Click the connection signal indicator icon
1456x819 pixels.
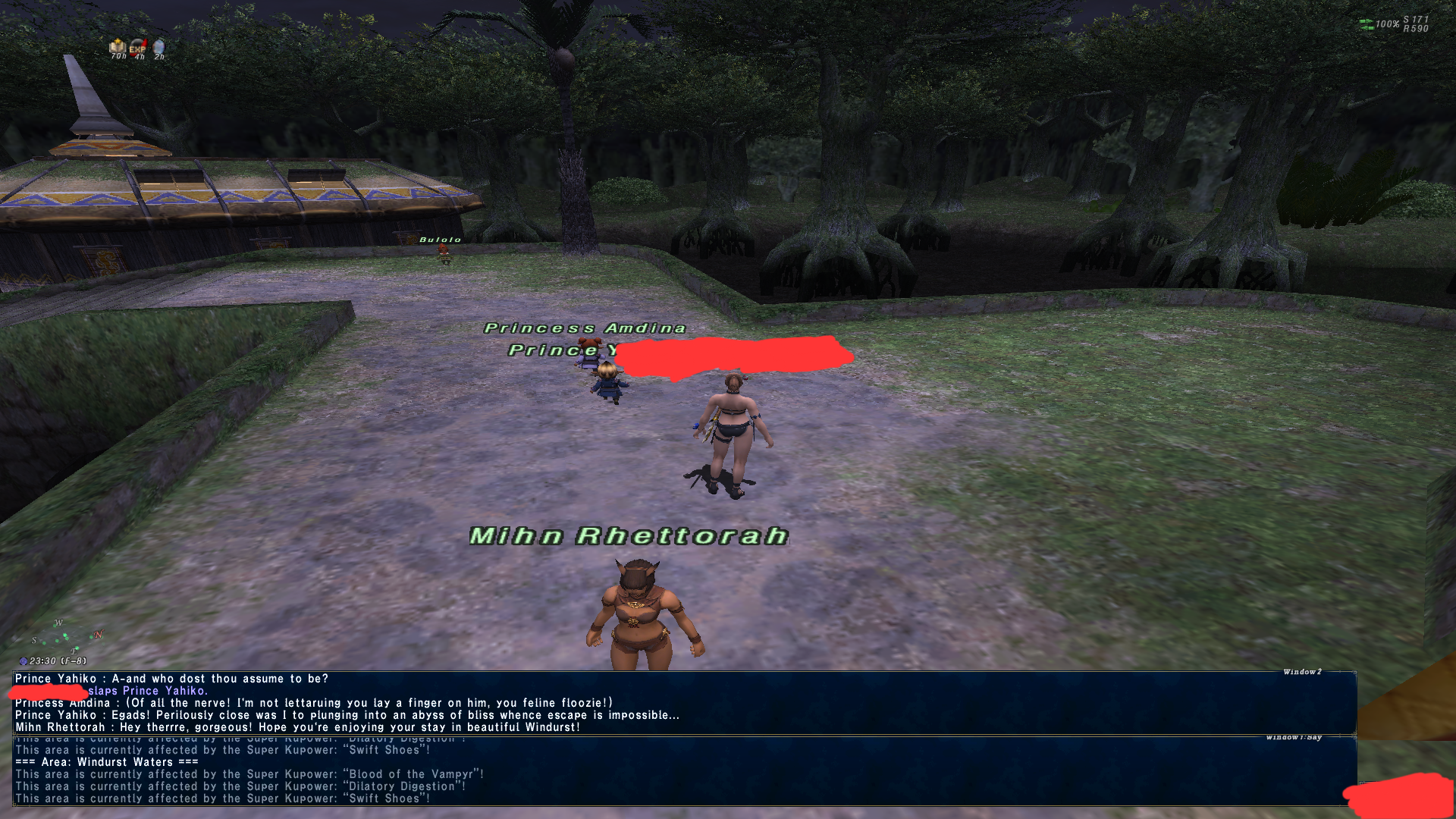pos(1366,24)
